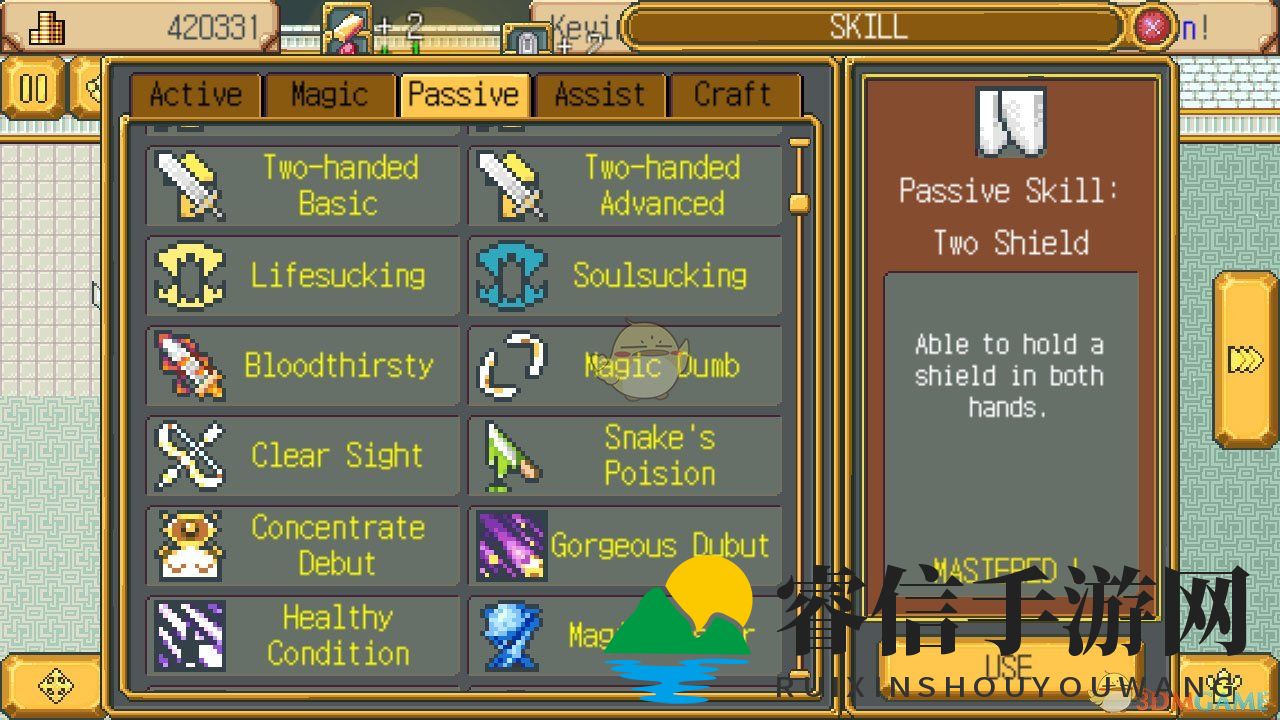
Task: Show the Assist skills tab
Action: (x=600, y=95)
